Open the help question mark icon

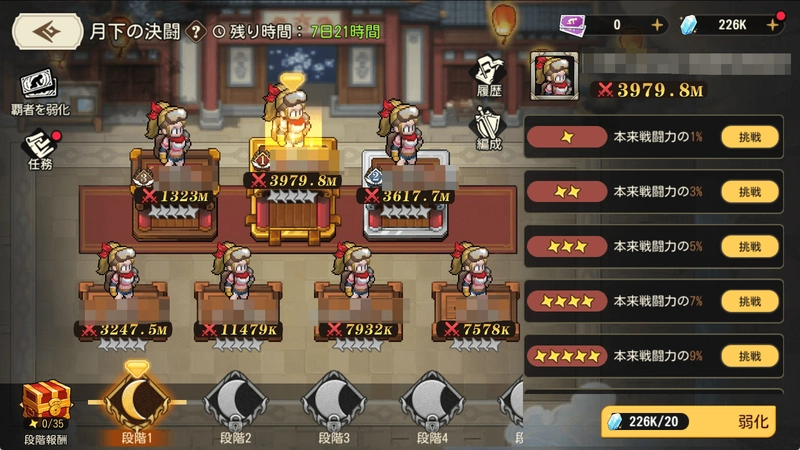196,31
